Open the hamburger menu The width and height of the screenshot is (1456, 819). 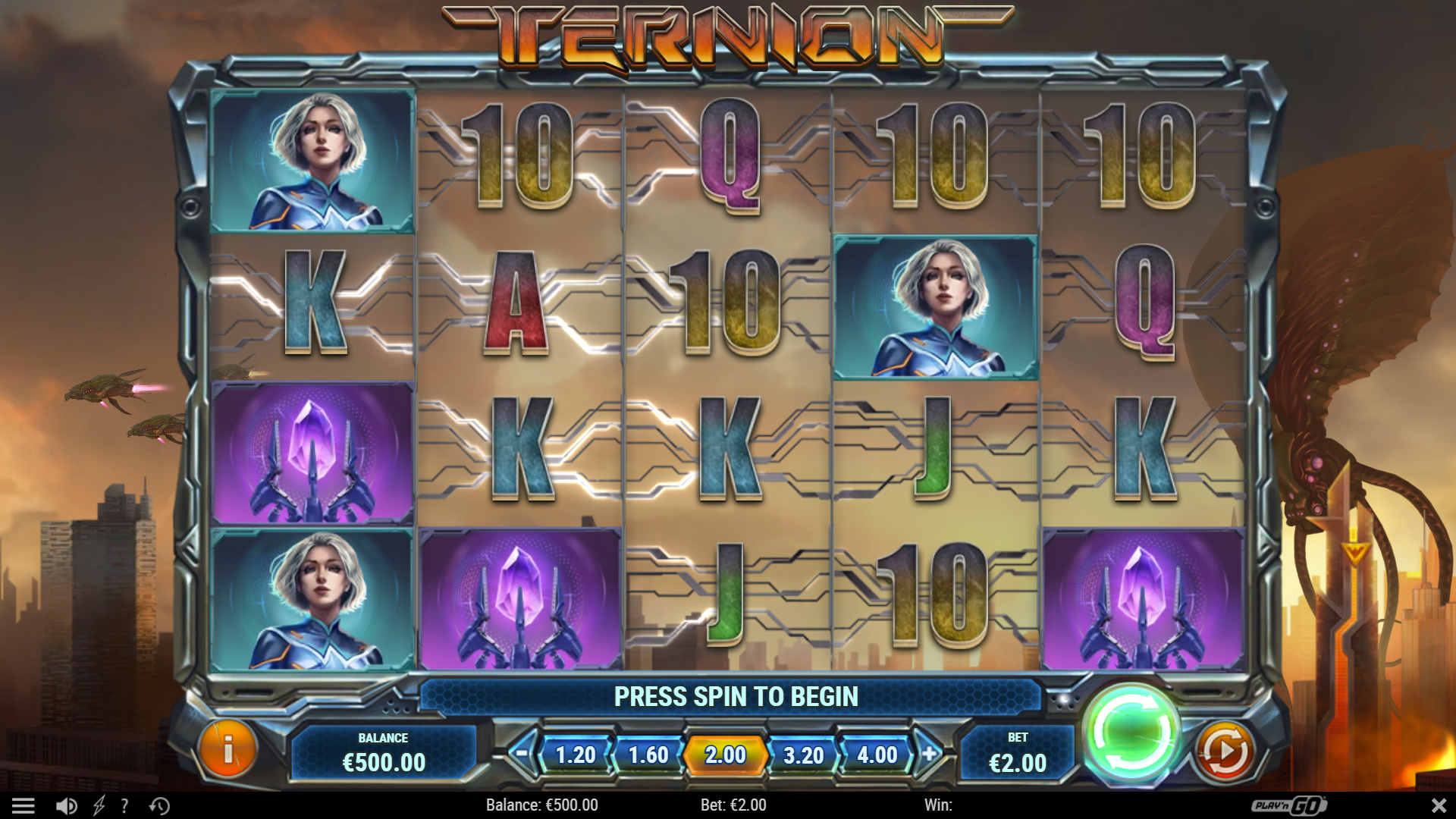[x=24, y=805]
